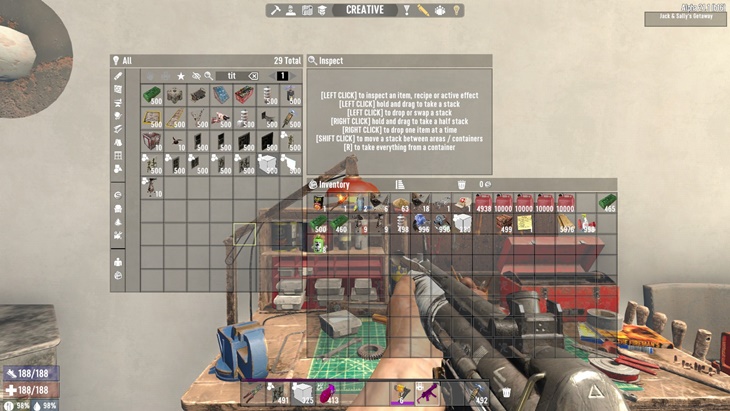
Task: Select the CREATIVE menu tab
Action: point(365,10)
